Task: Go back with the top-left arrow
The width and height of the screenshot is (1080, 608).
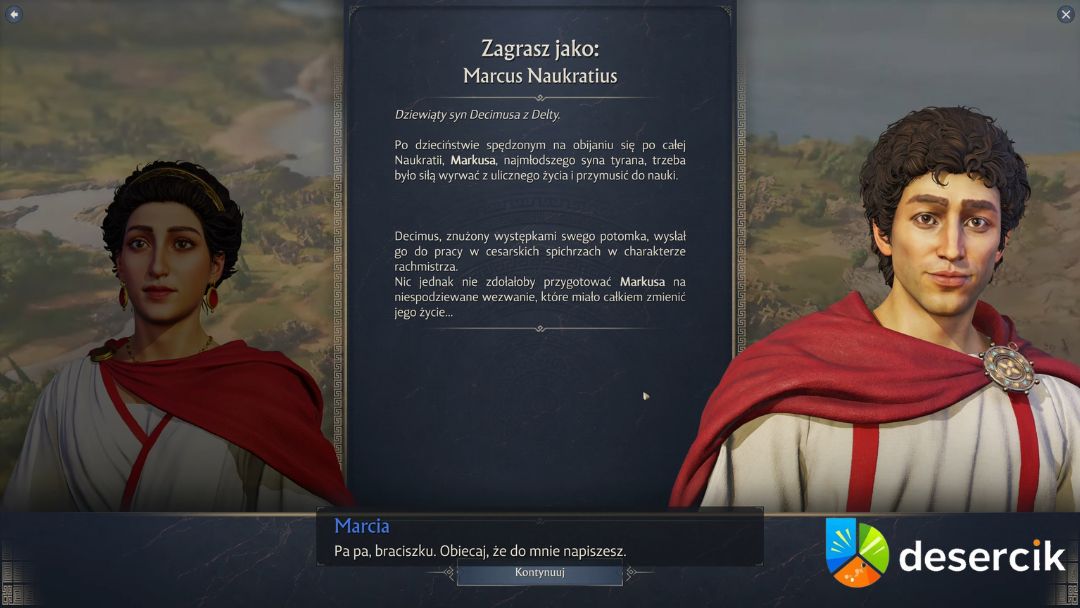Action: [14, 14]
